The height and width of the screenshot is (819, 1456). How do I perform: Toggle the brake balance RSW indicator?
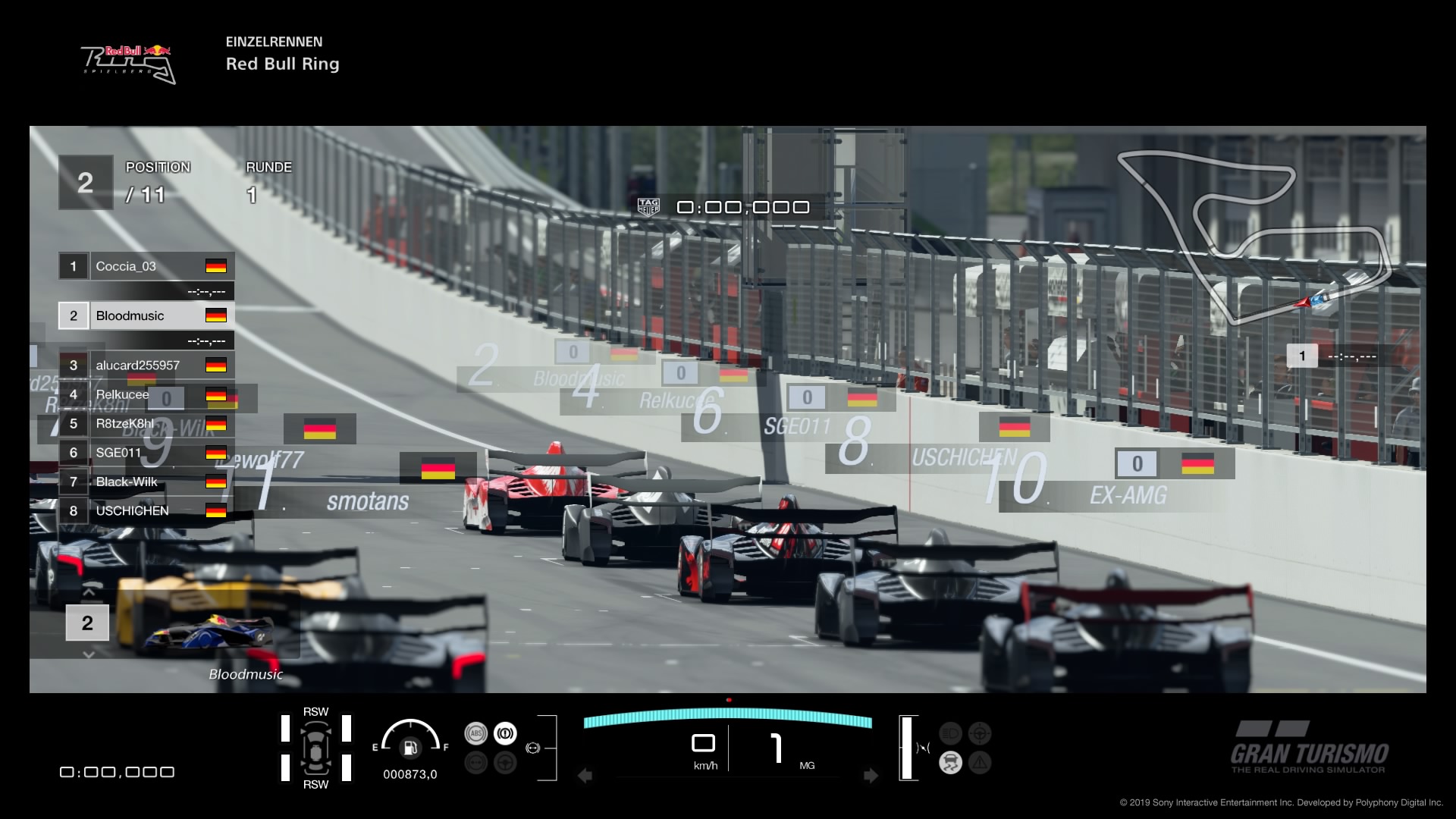click(316, 748)
